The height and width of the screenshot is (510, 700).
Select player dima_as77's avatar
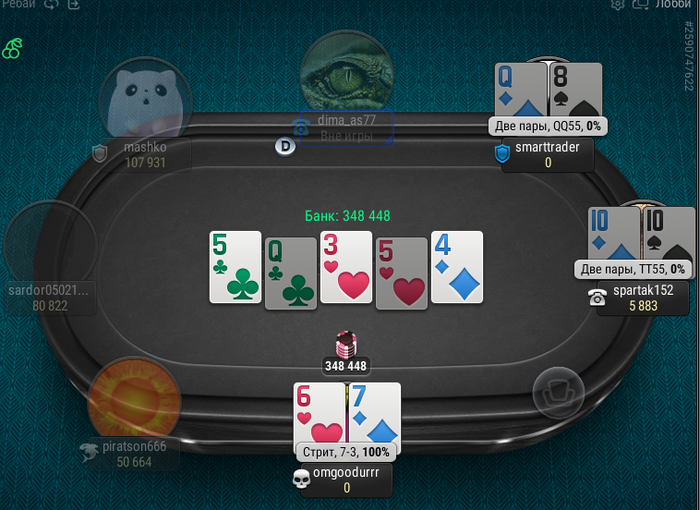(x=346, y=72)
